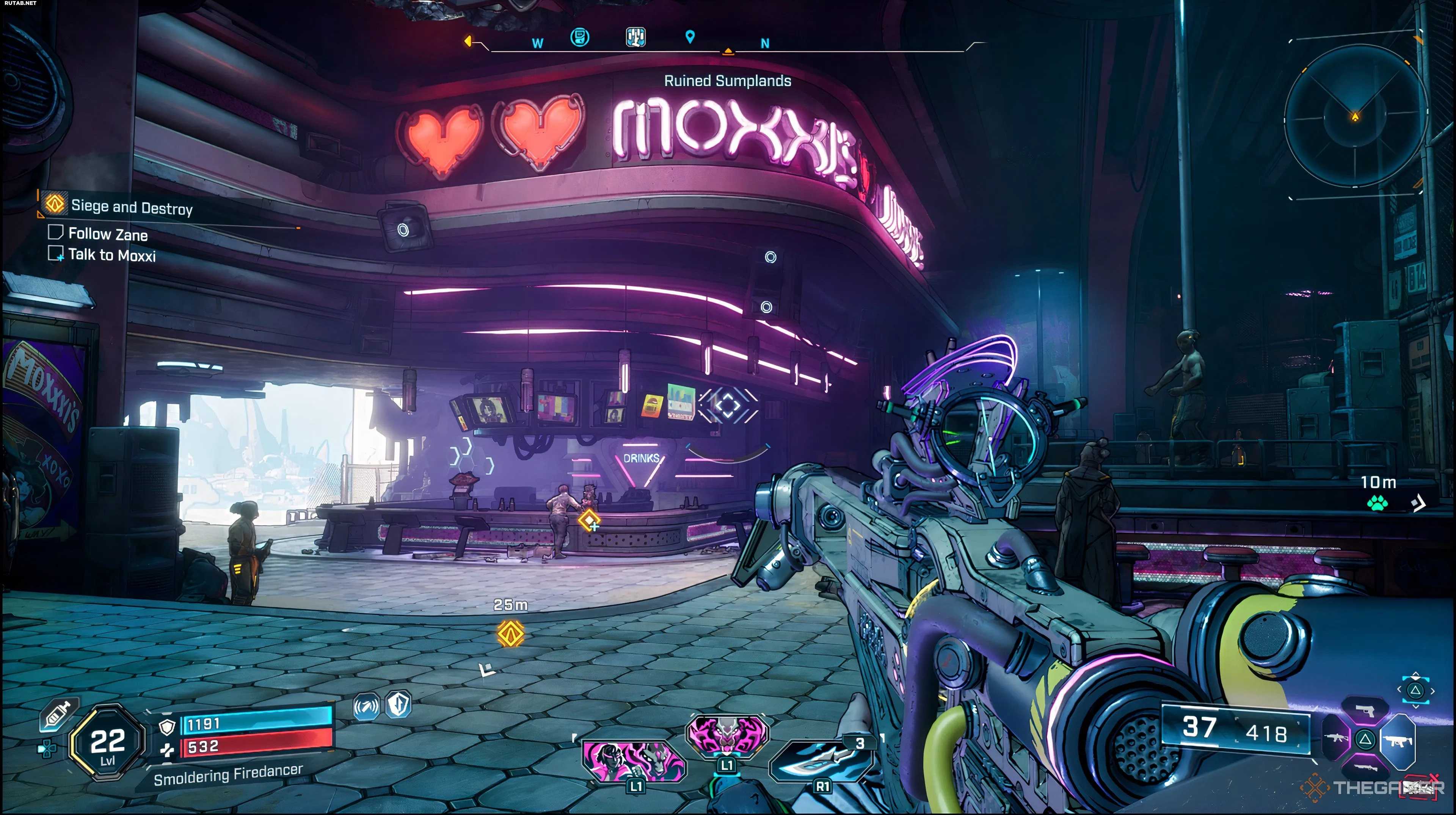This screenshot has width=1456, height=815.
Task: Tick the Follow Zane objective checkbox
Action: point(55,232)
